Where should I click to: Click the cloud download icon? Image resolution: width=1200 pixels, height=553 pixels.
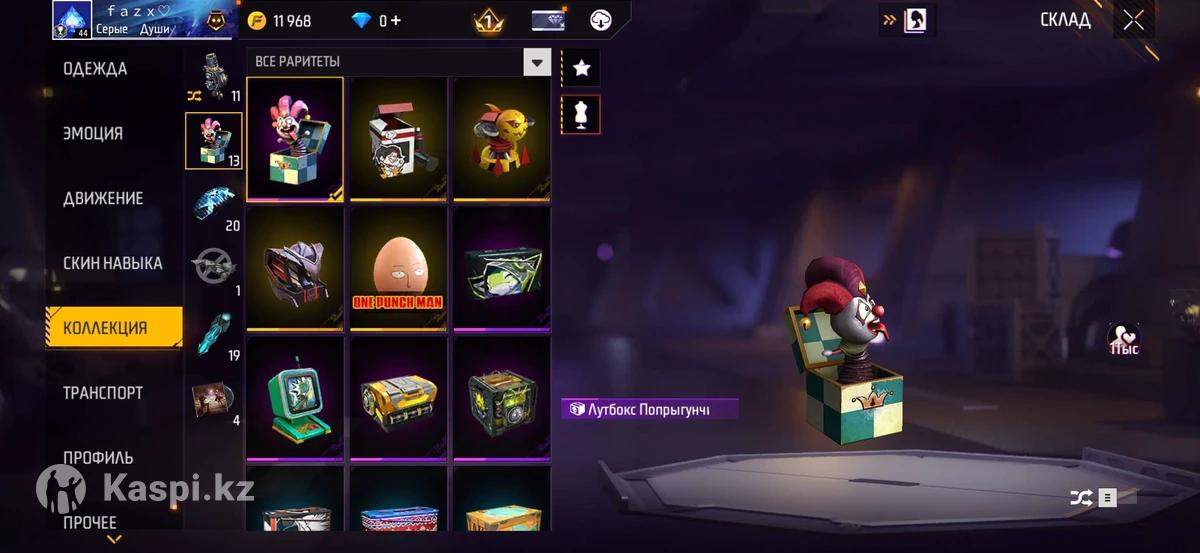click(x=601, y=20)
